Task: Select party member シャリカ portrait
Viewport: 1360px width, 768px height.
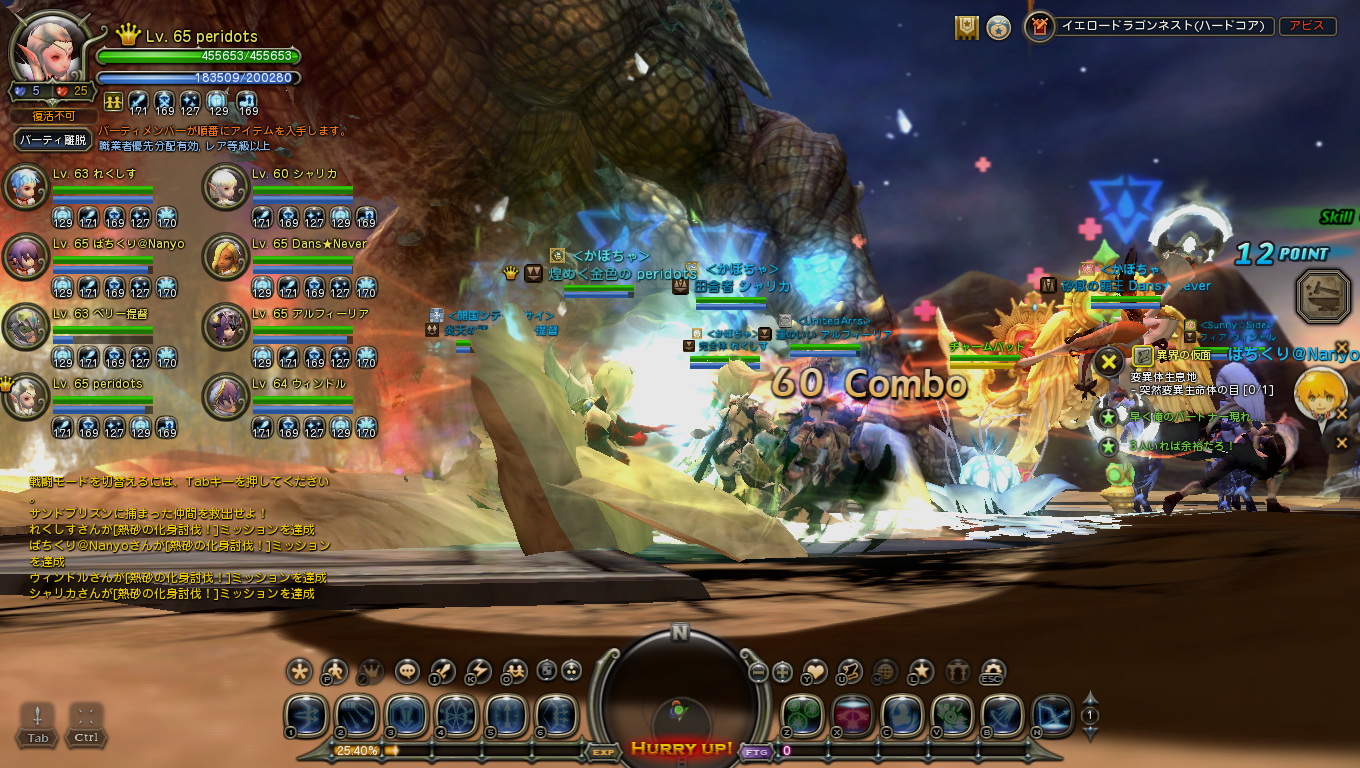Action: 225,187
